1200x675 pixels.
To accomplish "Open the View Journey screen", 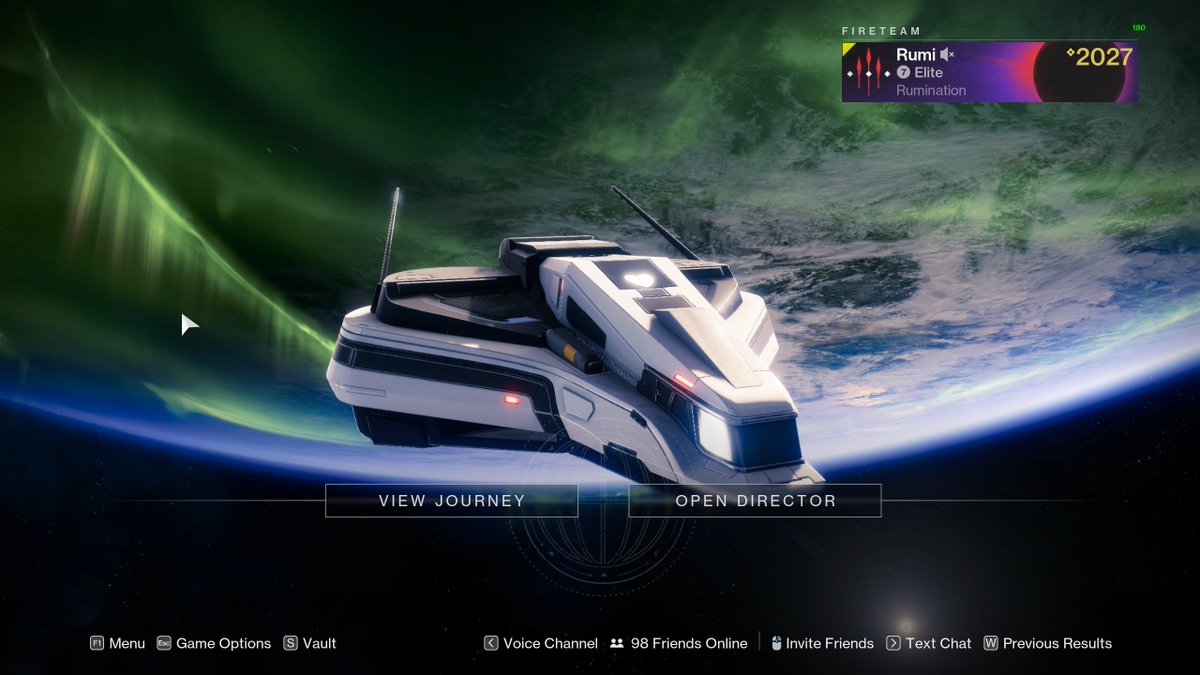I will pos(451,501).
